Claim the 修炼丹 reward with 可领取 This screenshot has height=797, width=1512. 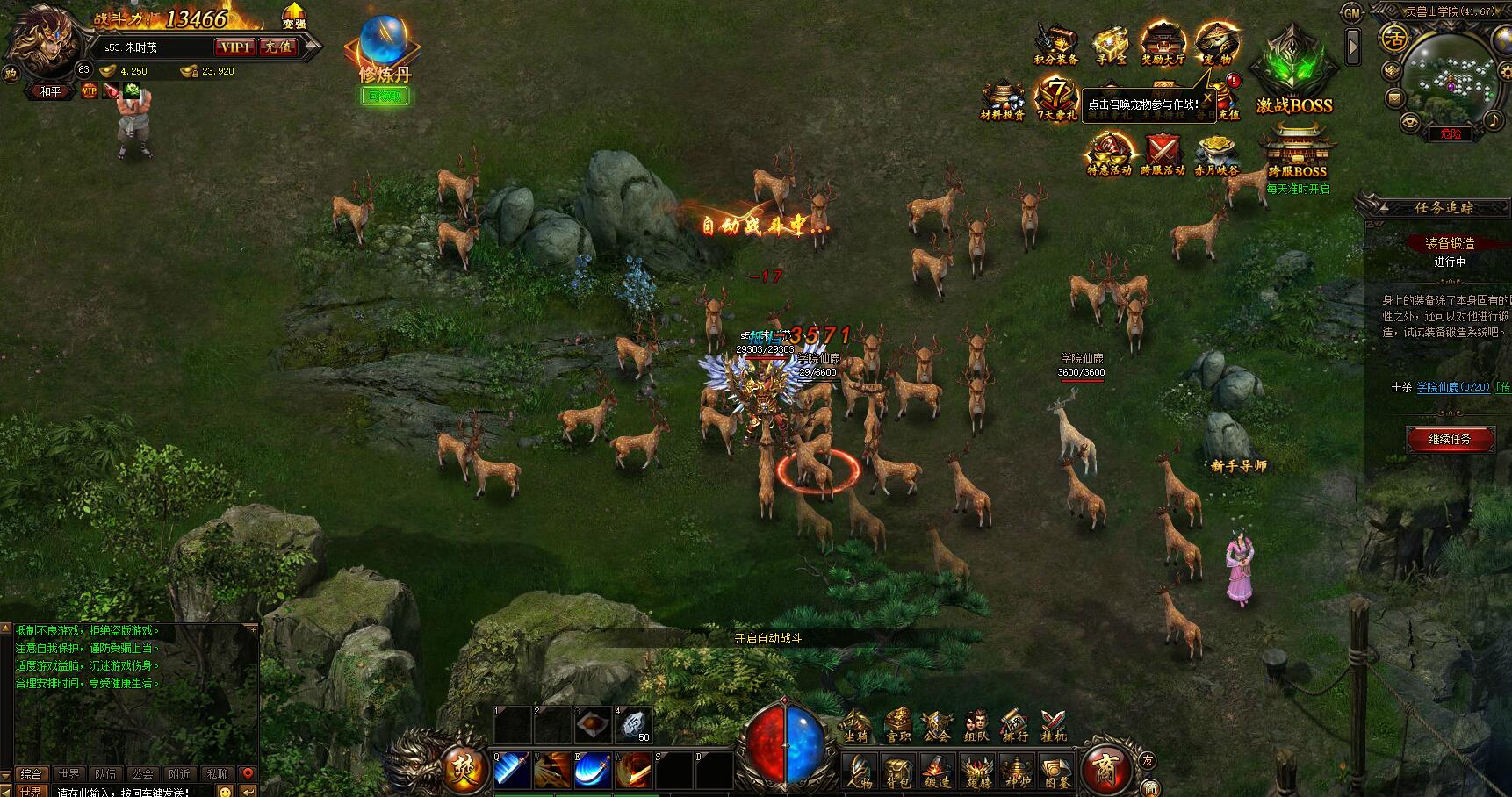(x=385, y=96)
